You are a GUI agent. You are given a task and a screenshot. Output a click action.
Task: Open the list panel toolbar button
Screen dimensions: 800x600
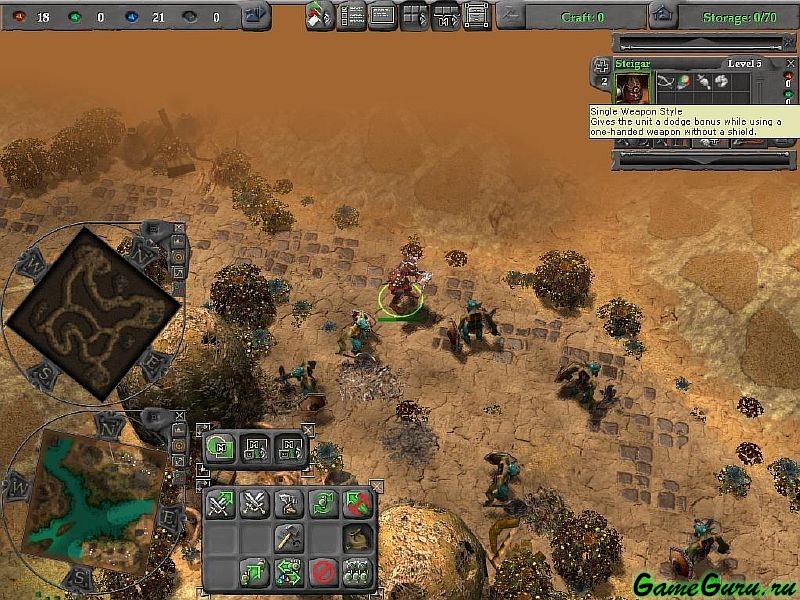coord(351,16)
